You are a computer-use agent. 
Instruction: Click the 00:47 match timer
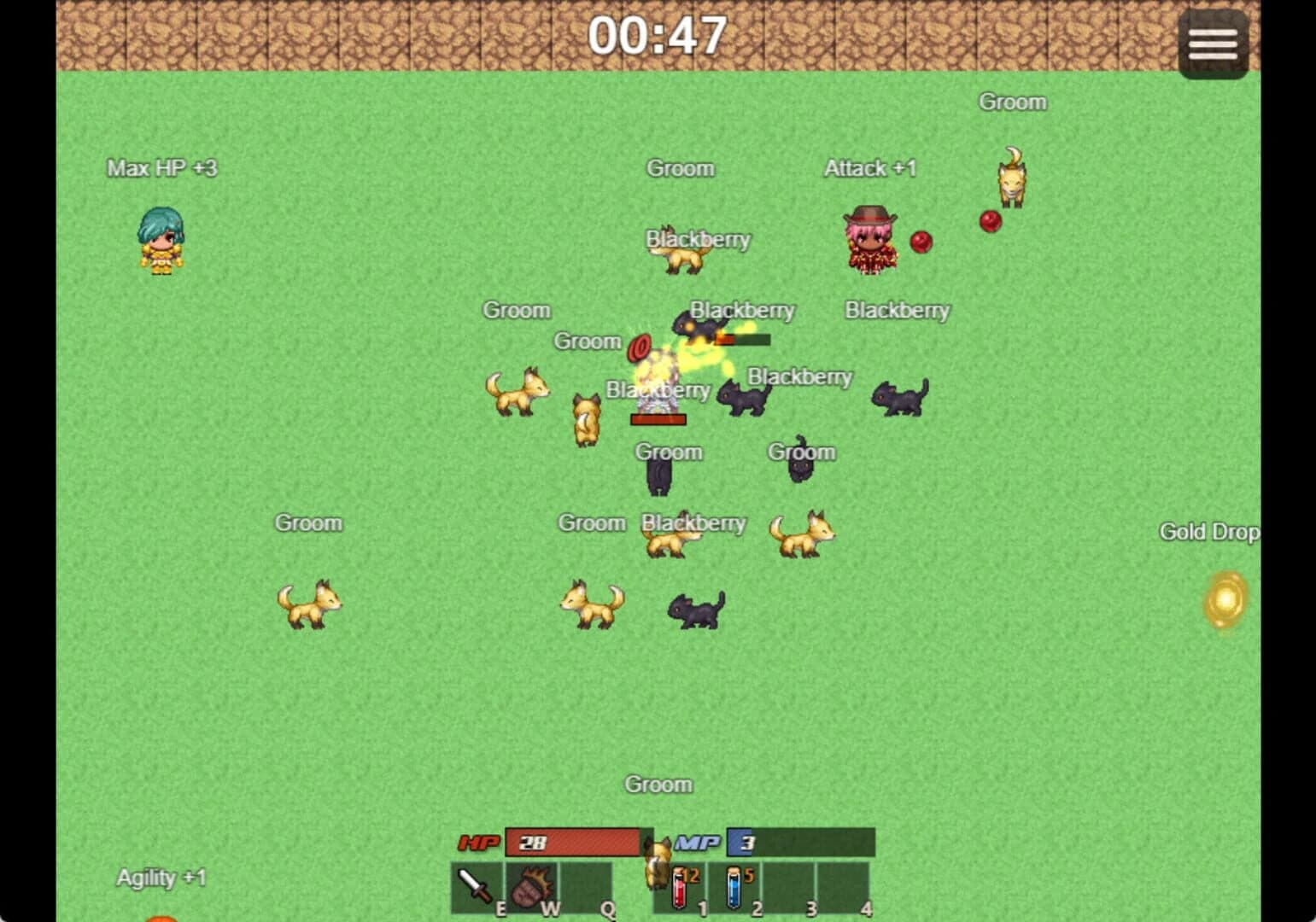pos(658,35)
